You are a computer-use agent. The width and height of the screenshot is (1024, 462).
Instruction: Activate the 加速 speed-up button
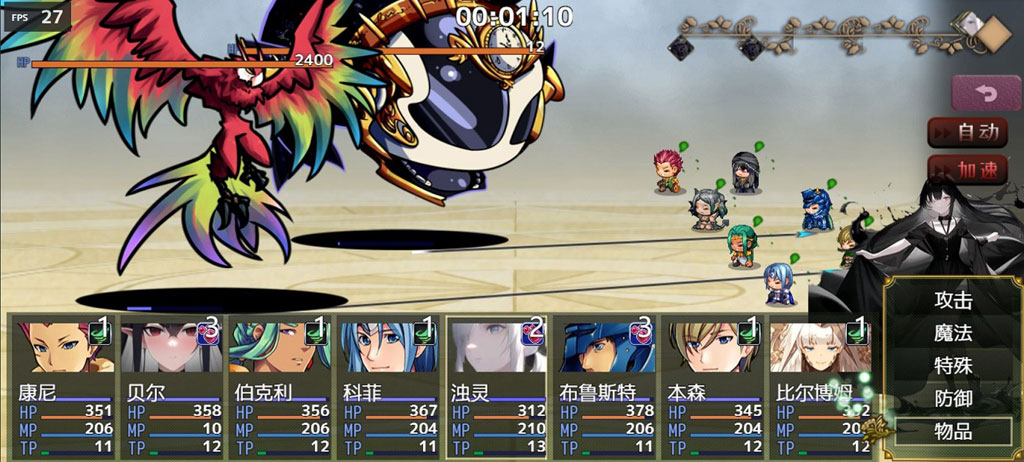[x=966, y=170]
